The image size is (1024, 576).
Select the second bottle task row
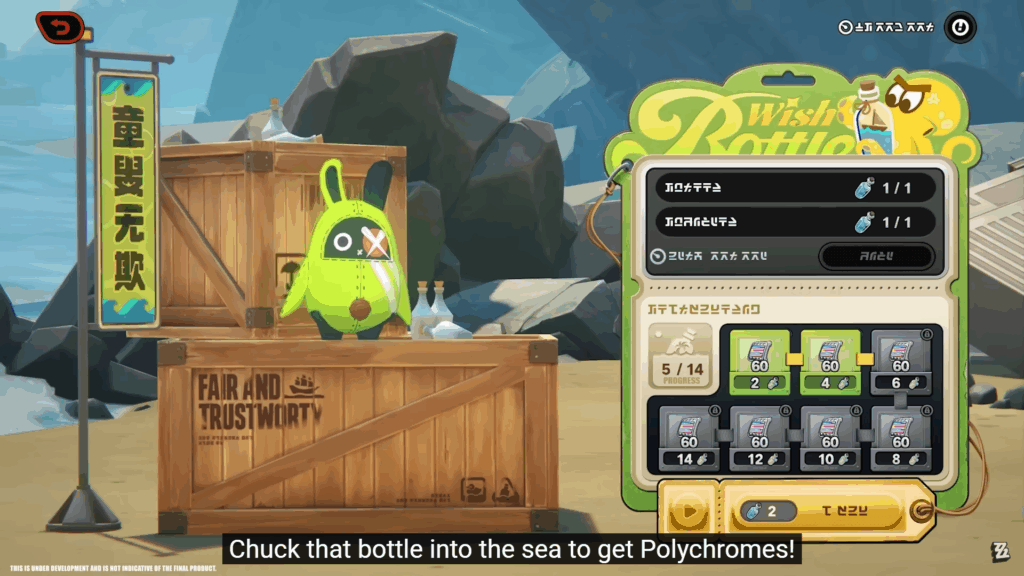[796, 222]
